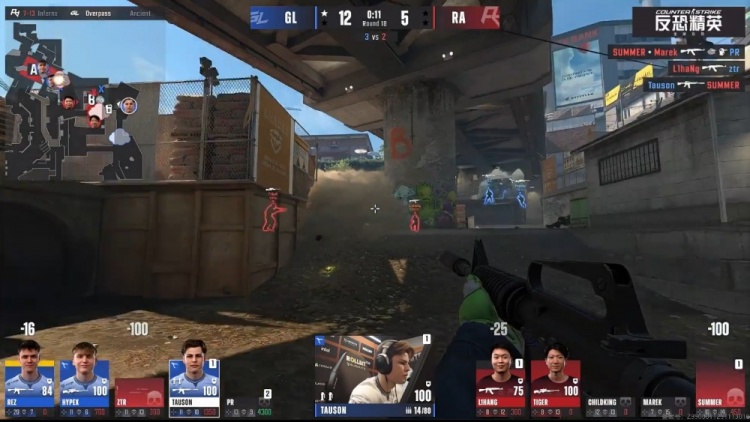
Task: Click the overhead minimap
Action: tap(72, 100)
